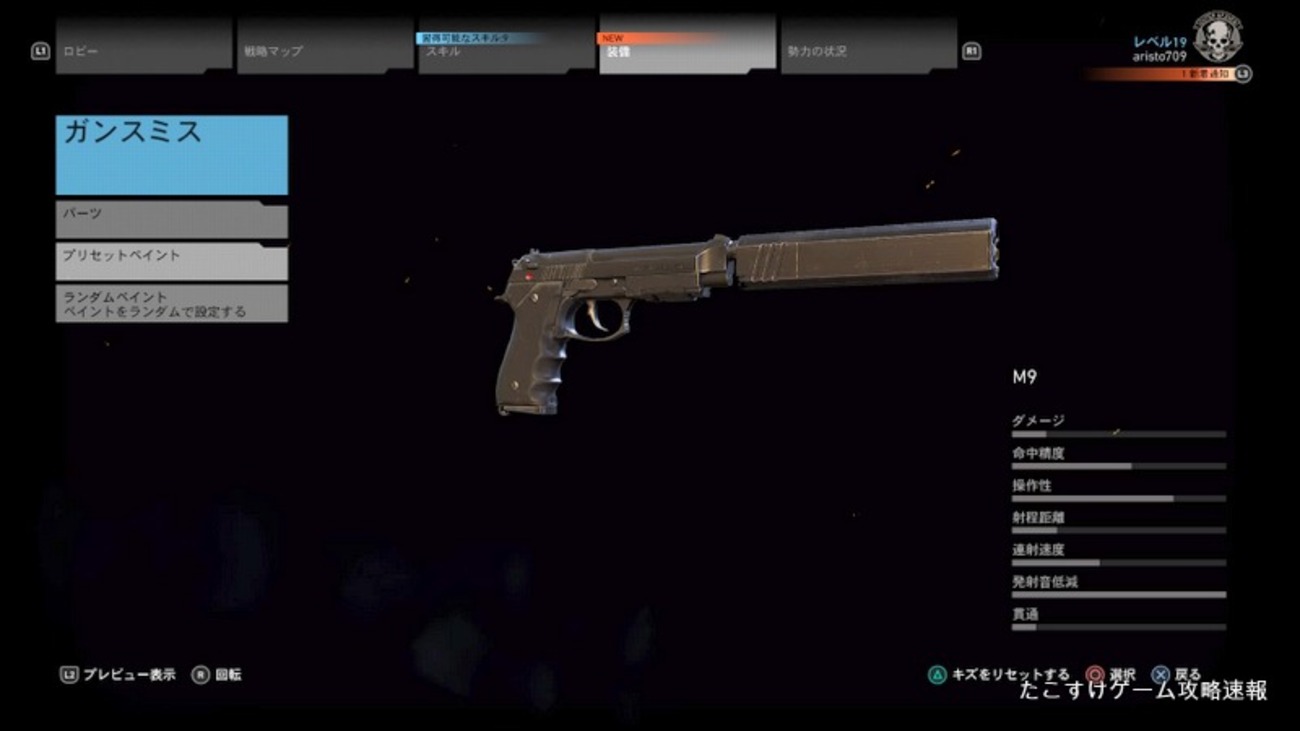The image size is (1300, 731).
Task: Open the player profile skull emblem
Action: point(1217,38)
